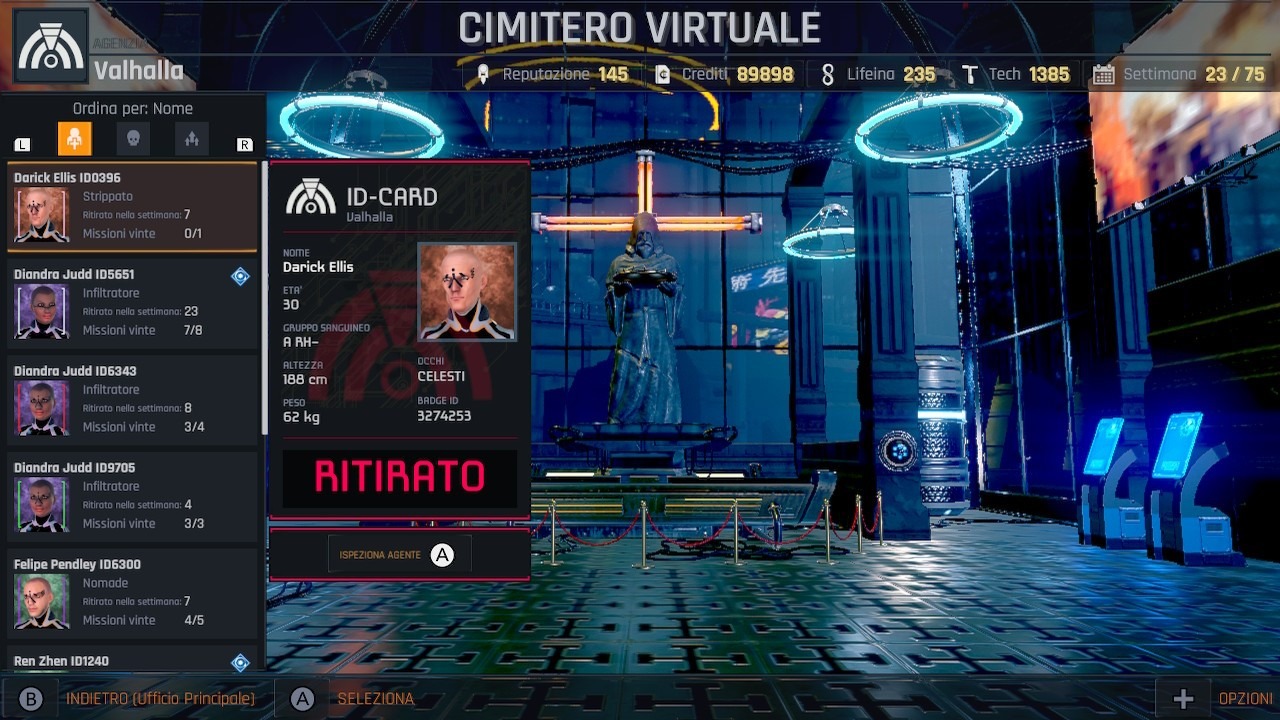Click the Seleziona button in the bottom bar
This screenshot has width=1280, height=720.
tap(375, 699)
